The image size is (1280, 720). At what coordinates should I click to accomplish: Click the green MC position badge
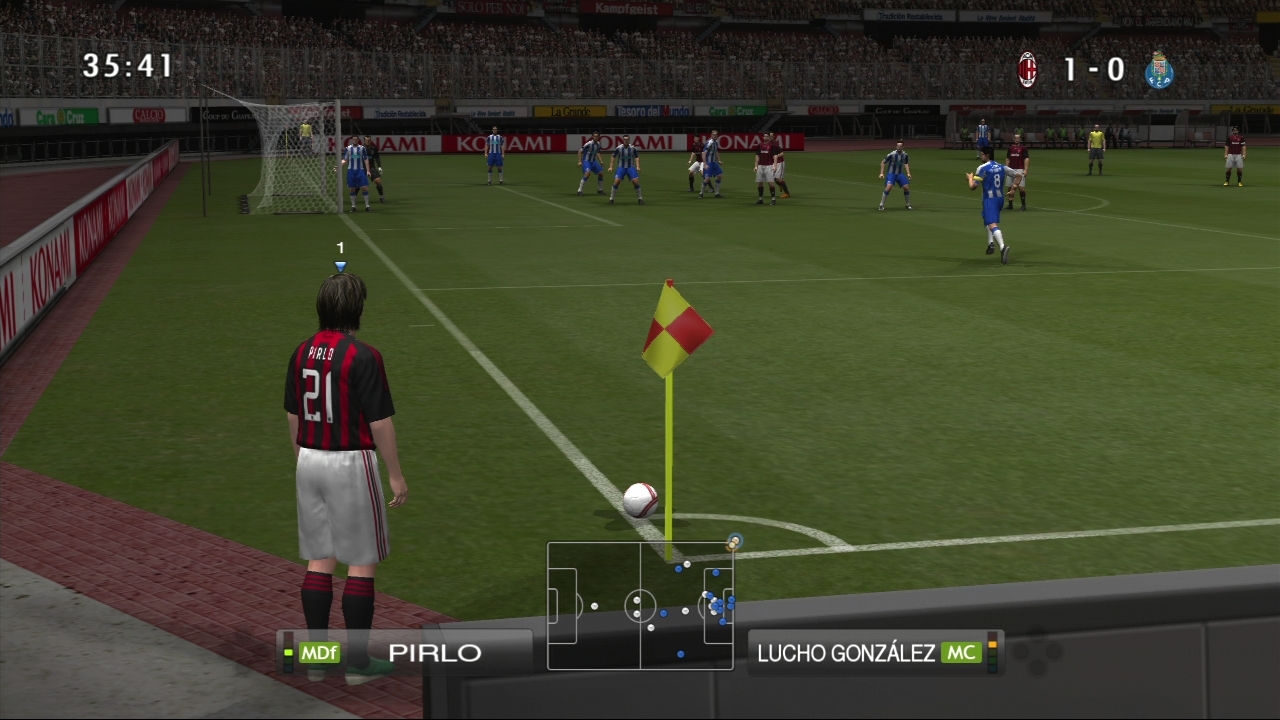coord(961,653)
